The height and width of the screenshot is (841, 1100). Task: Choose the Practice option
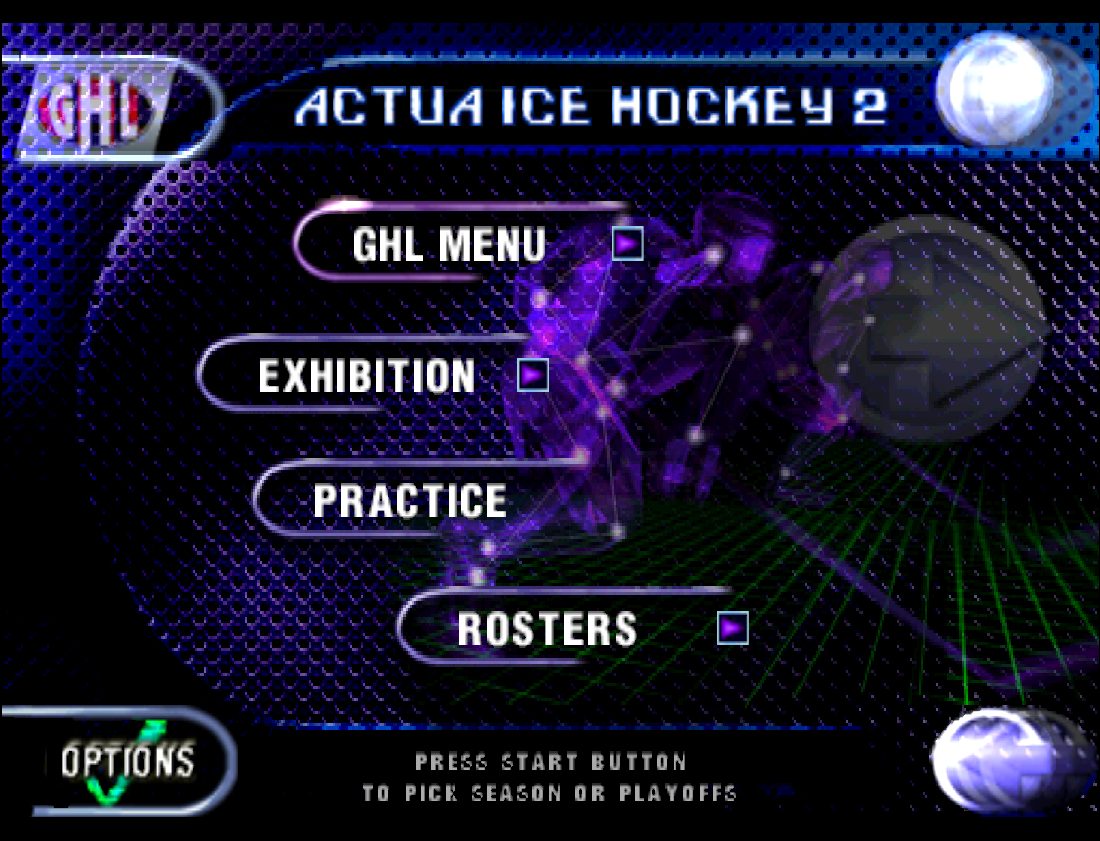(410, 501)
